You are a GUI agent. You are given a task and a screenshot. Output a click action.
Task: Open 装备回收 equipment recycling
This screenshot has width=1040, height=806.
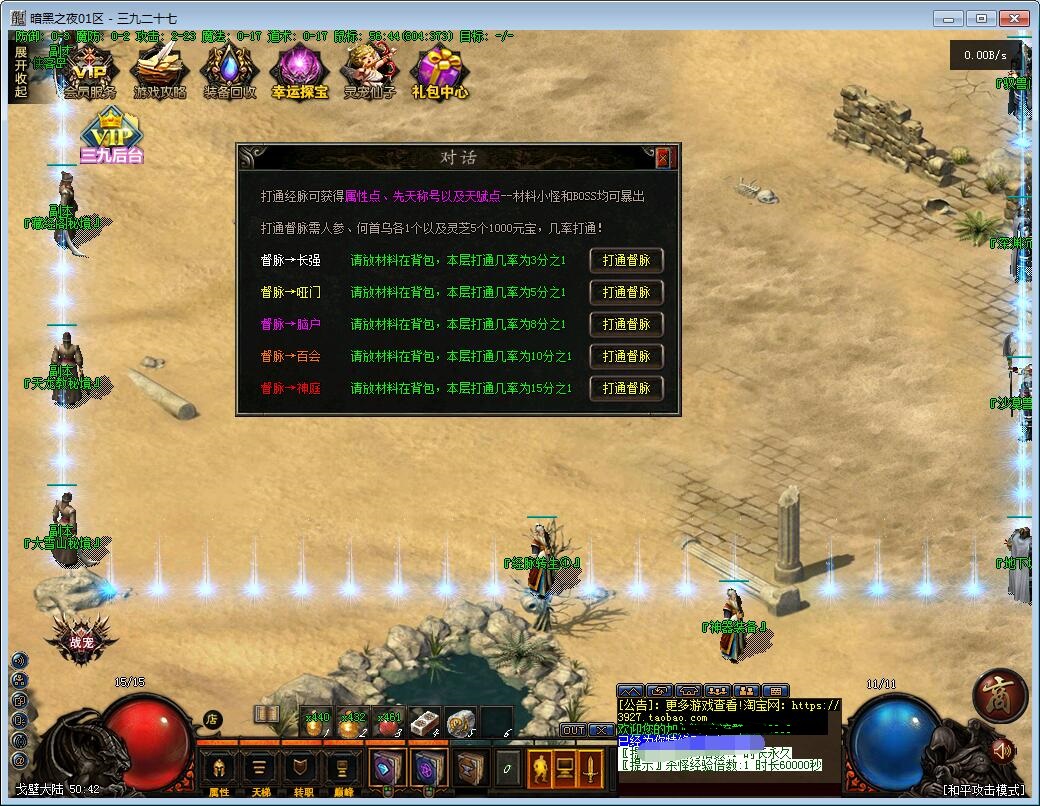(x=229, y=73)
